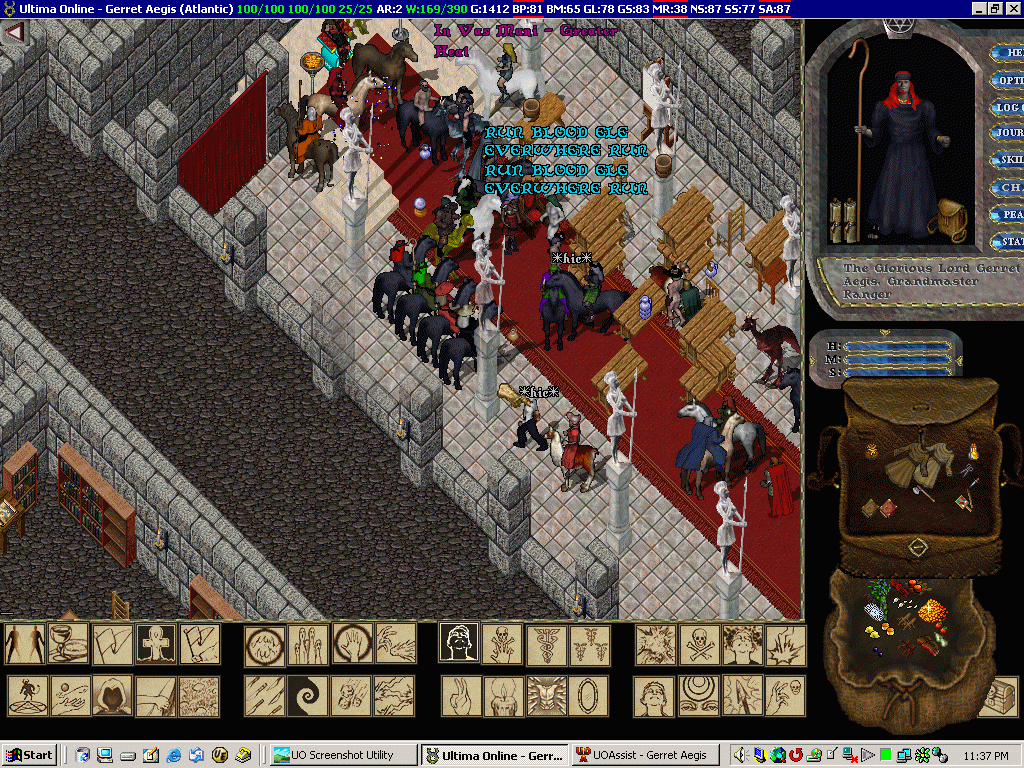1024x768 pixels.
Task: Toggle the Peace/War mode button
Action: point(1008,214)
